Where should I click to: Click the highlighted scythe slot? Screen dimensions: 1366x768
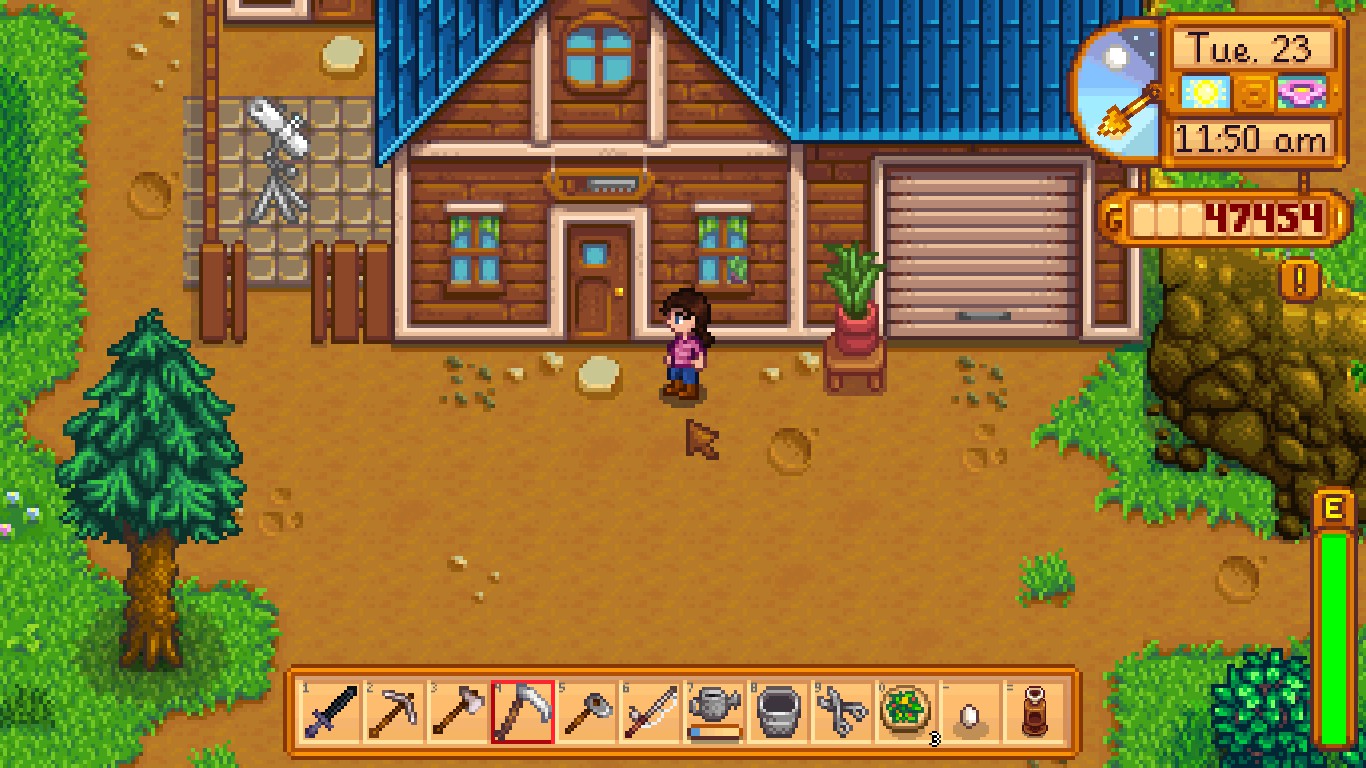(x=522, y=712)
